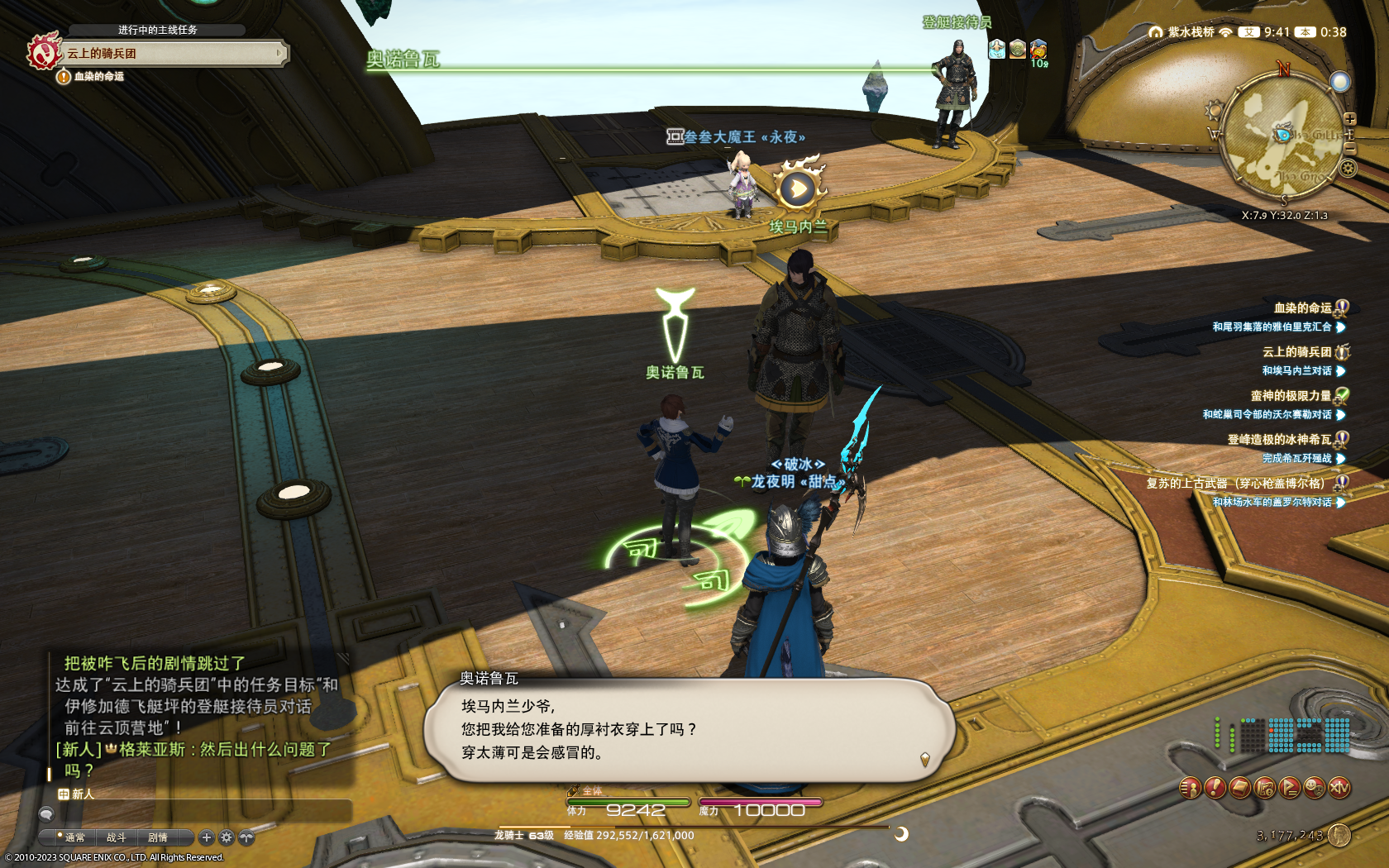This screenshot has width=1389, height=868.
Task: Switch to the 剧情 chat tab
Action: click(x=158, y=837)
